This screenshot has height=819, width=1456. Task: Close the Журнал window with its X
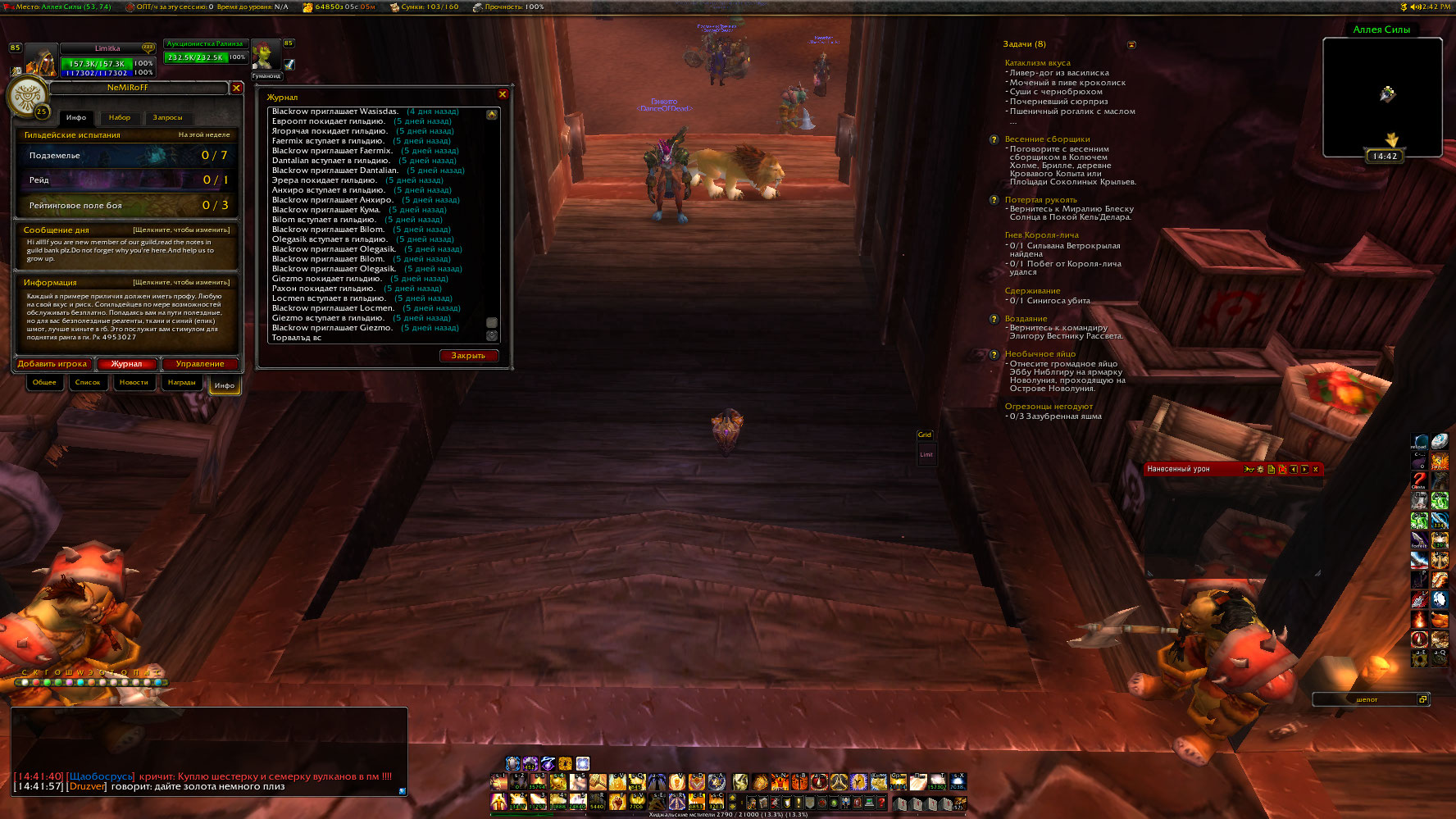(503, 95)
